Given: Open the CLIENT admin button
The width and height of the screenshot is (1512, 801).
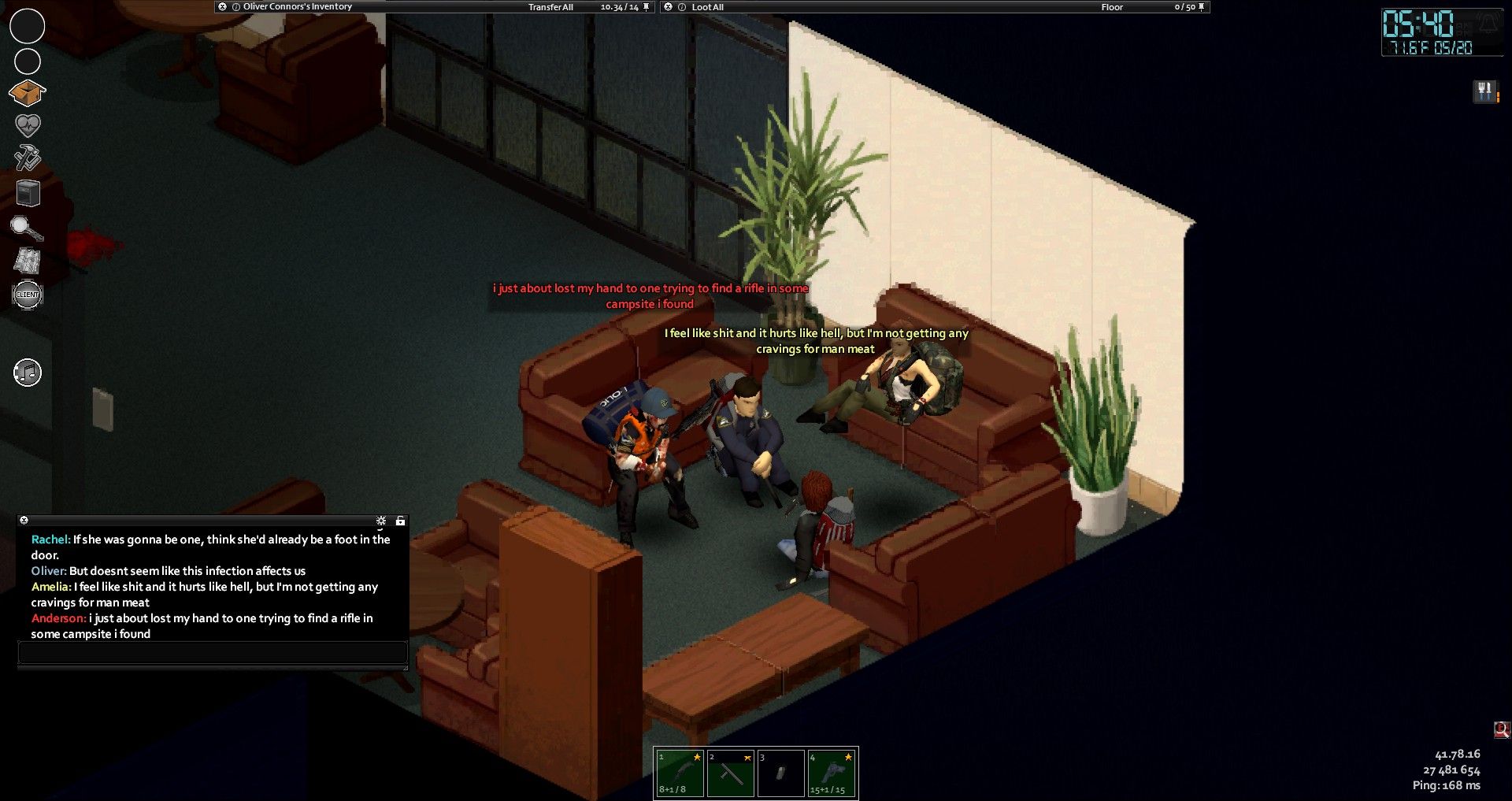Looking at the screenshot, I should (28, 295).
